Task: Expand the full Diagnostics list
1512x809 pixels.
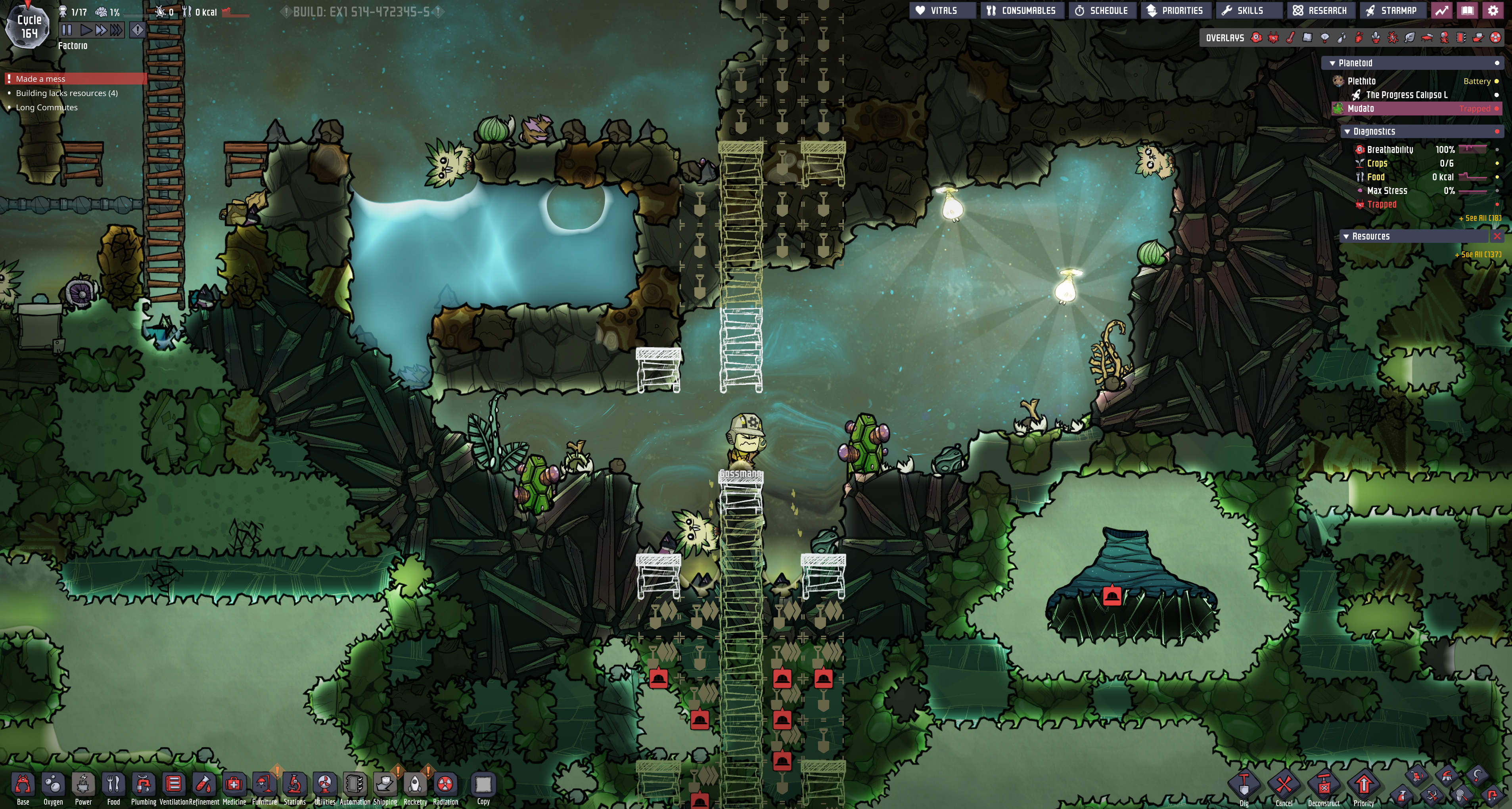Action: pyautogui.click(x=1479, y=218)
